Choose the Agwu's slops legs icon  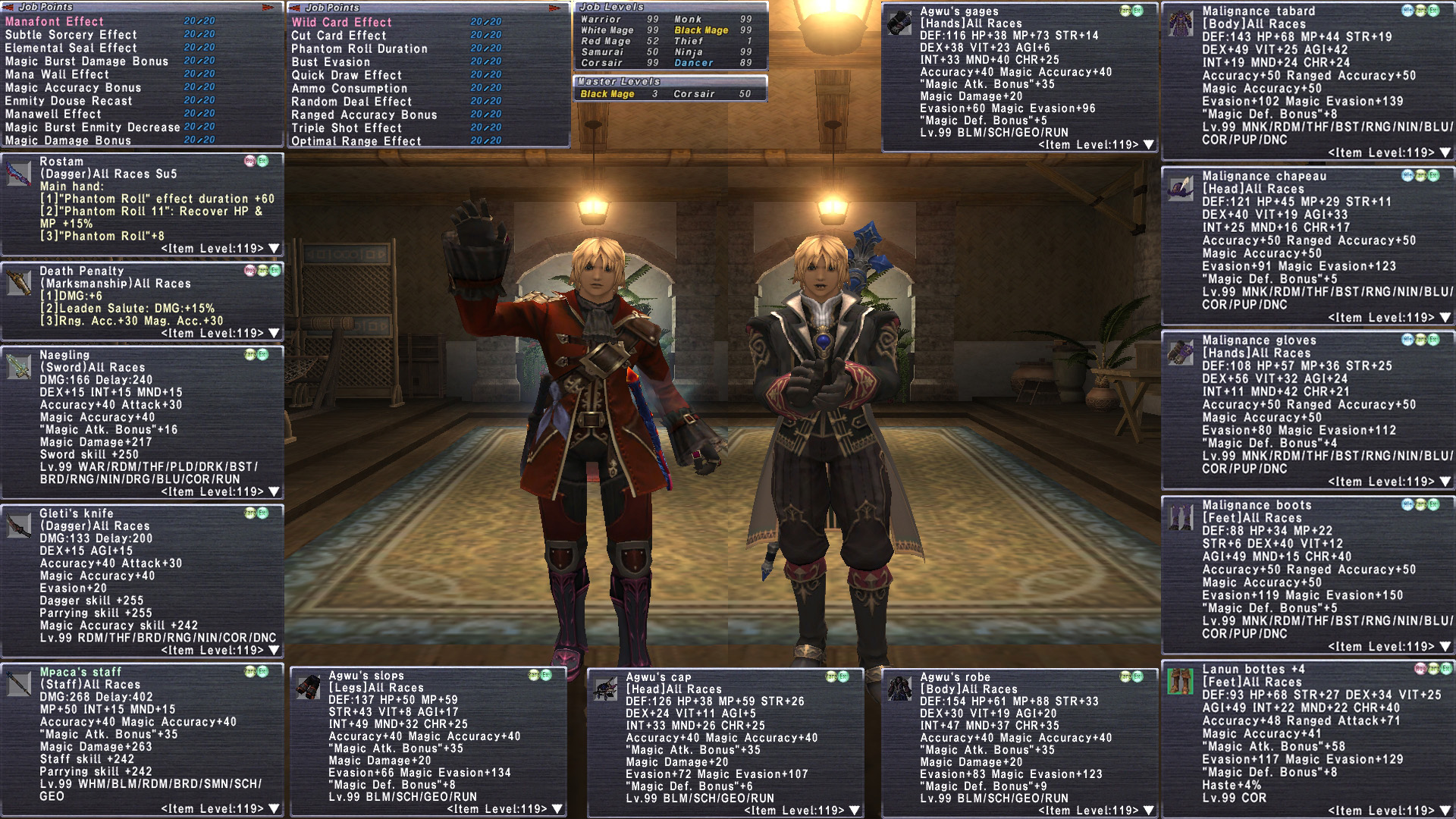coord(308,688)
